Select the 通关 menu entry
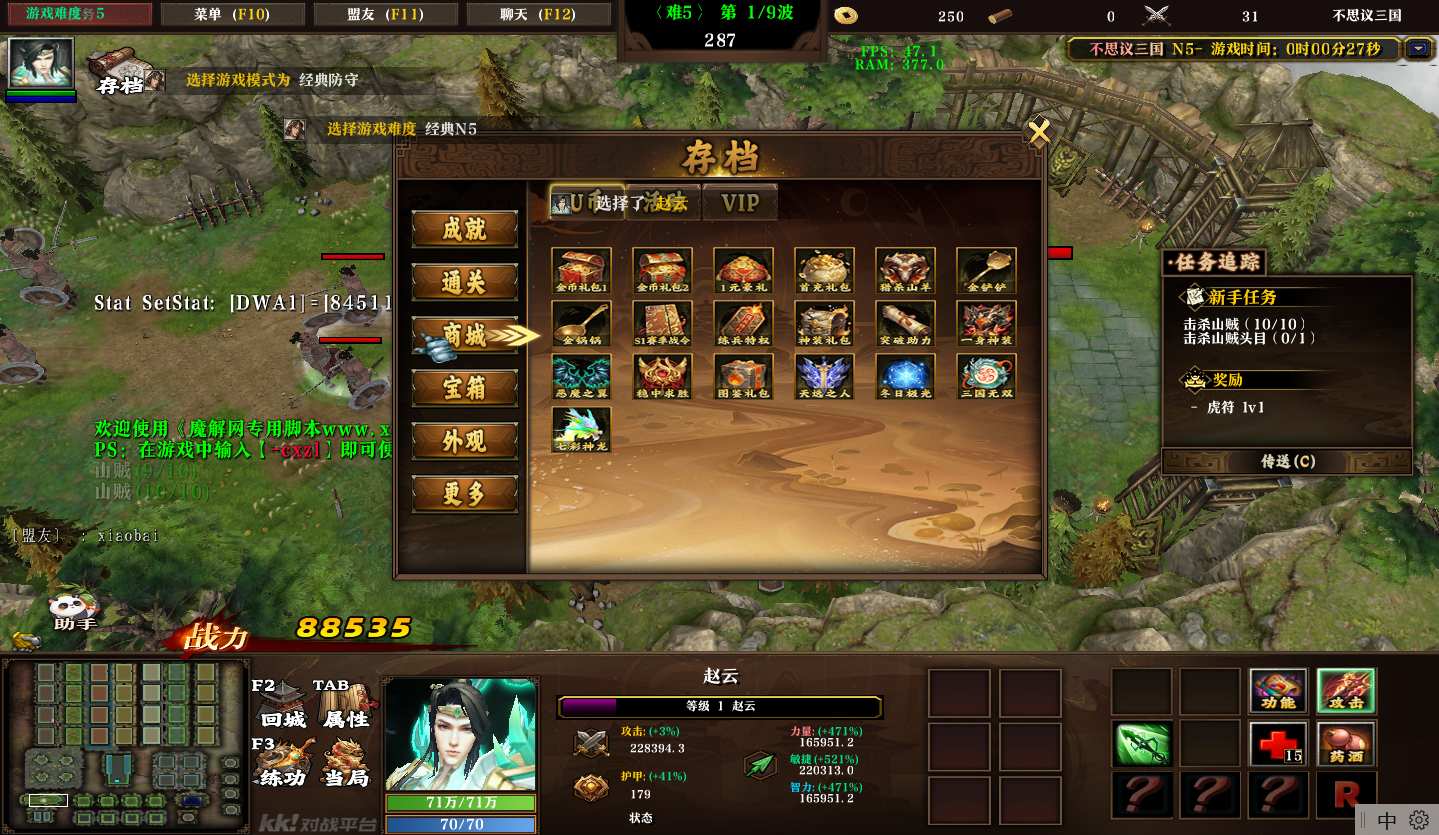Image resolution: width=1439 pixels, height=835 pixels. point(465,282)
